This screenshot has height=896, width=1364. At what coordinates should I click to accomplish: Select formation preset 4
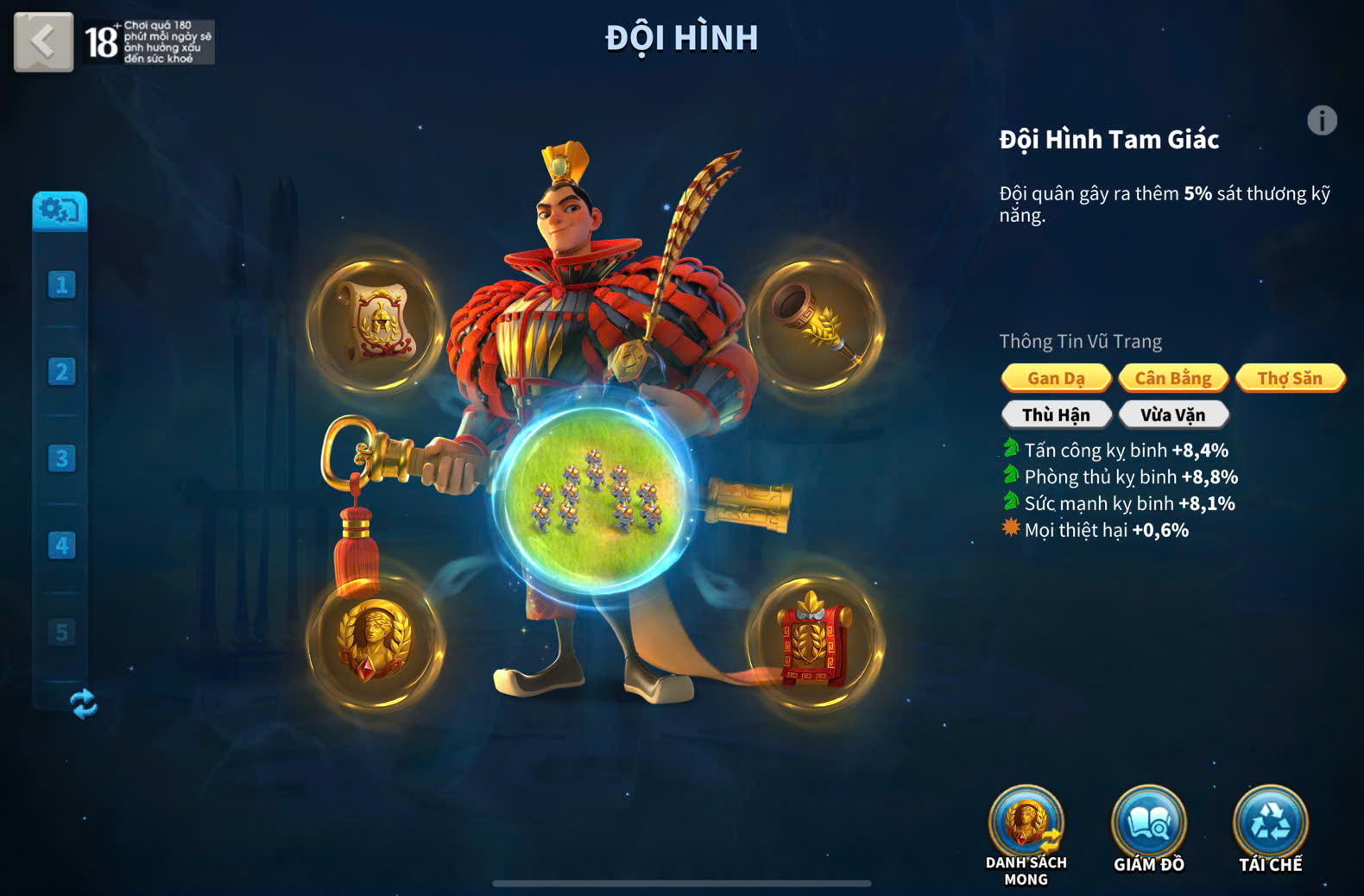pos(61,546)
